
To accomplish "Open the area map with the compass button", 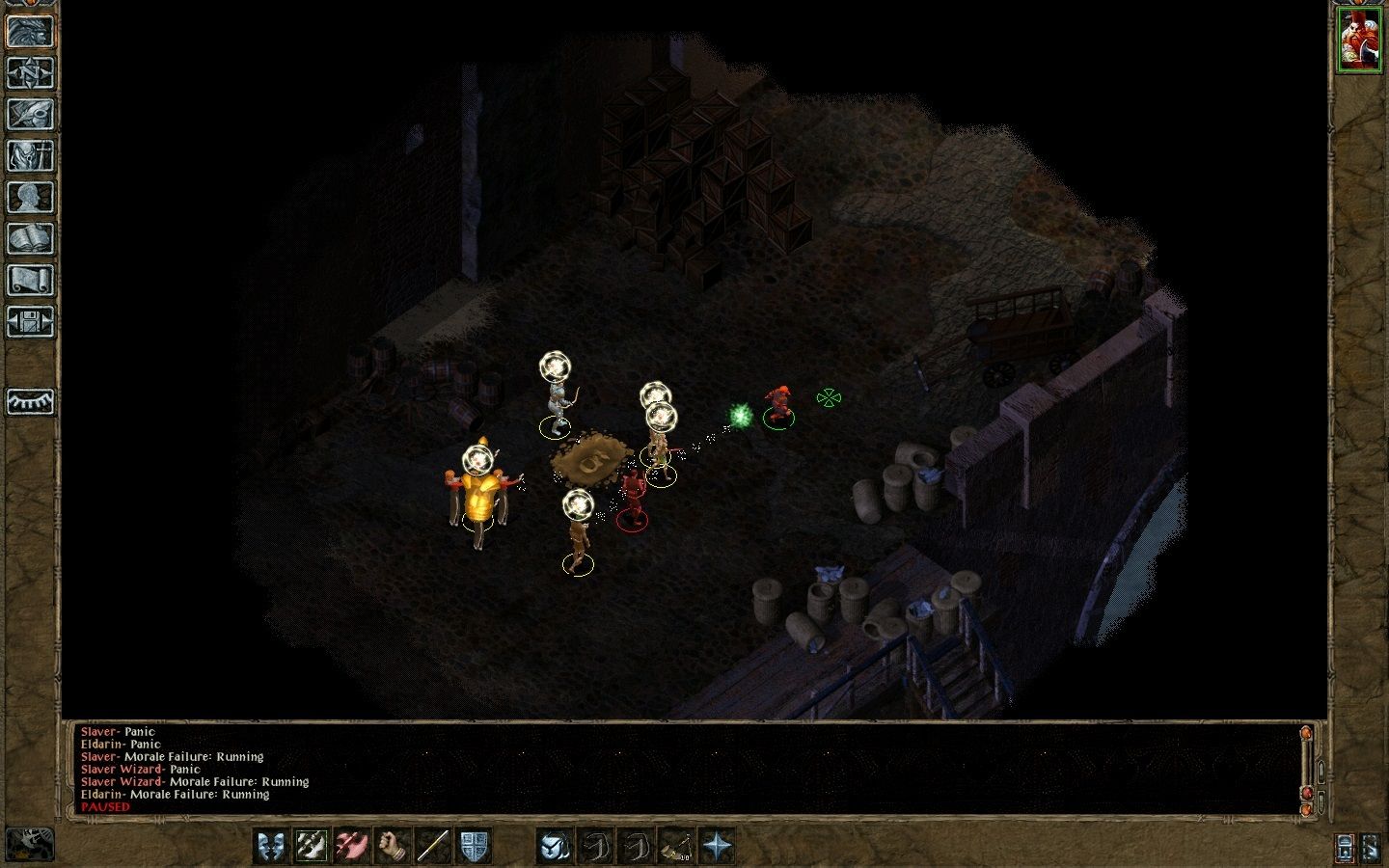I will pos(30,72).
